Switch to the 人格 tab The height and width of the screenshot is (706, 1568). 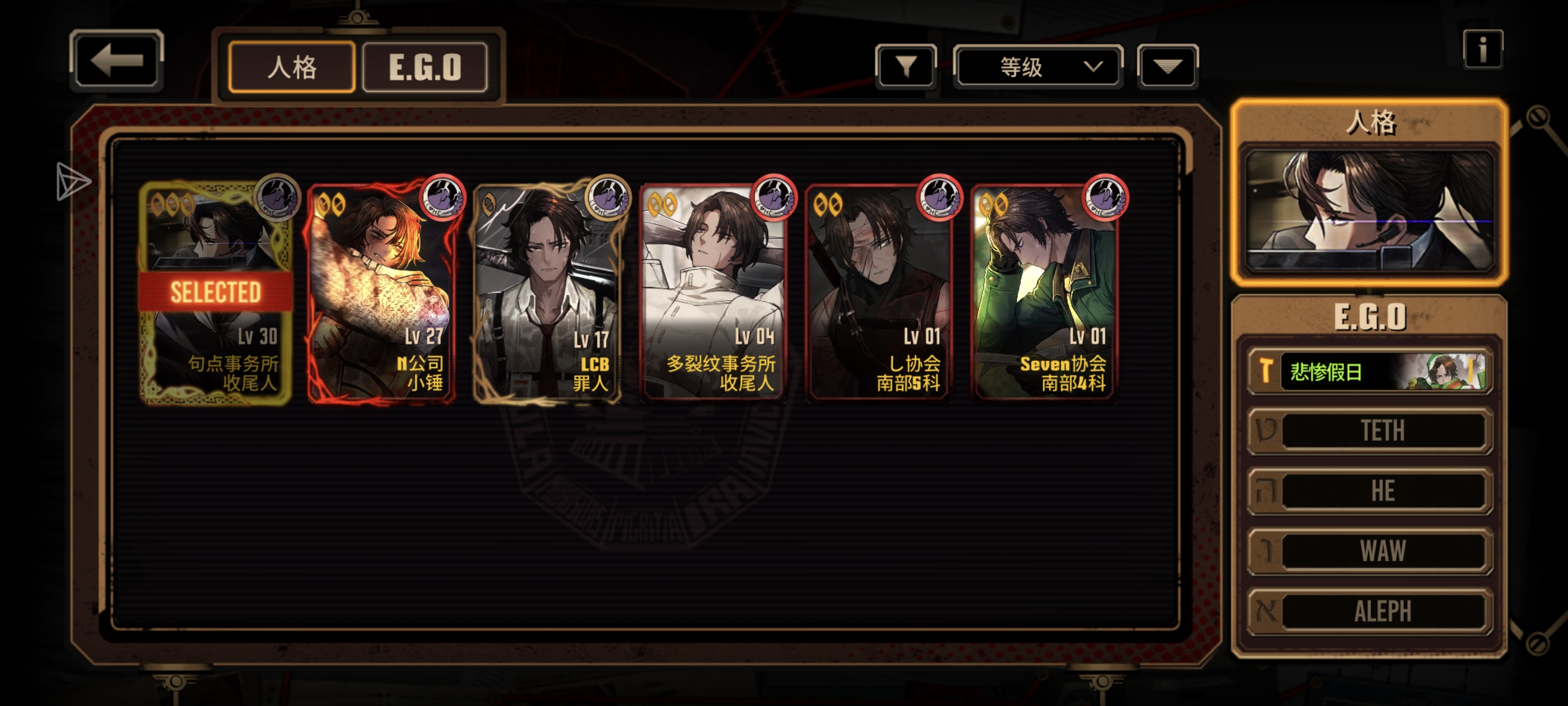tap(292, 67)
